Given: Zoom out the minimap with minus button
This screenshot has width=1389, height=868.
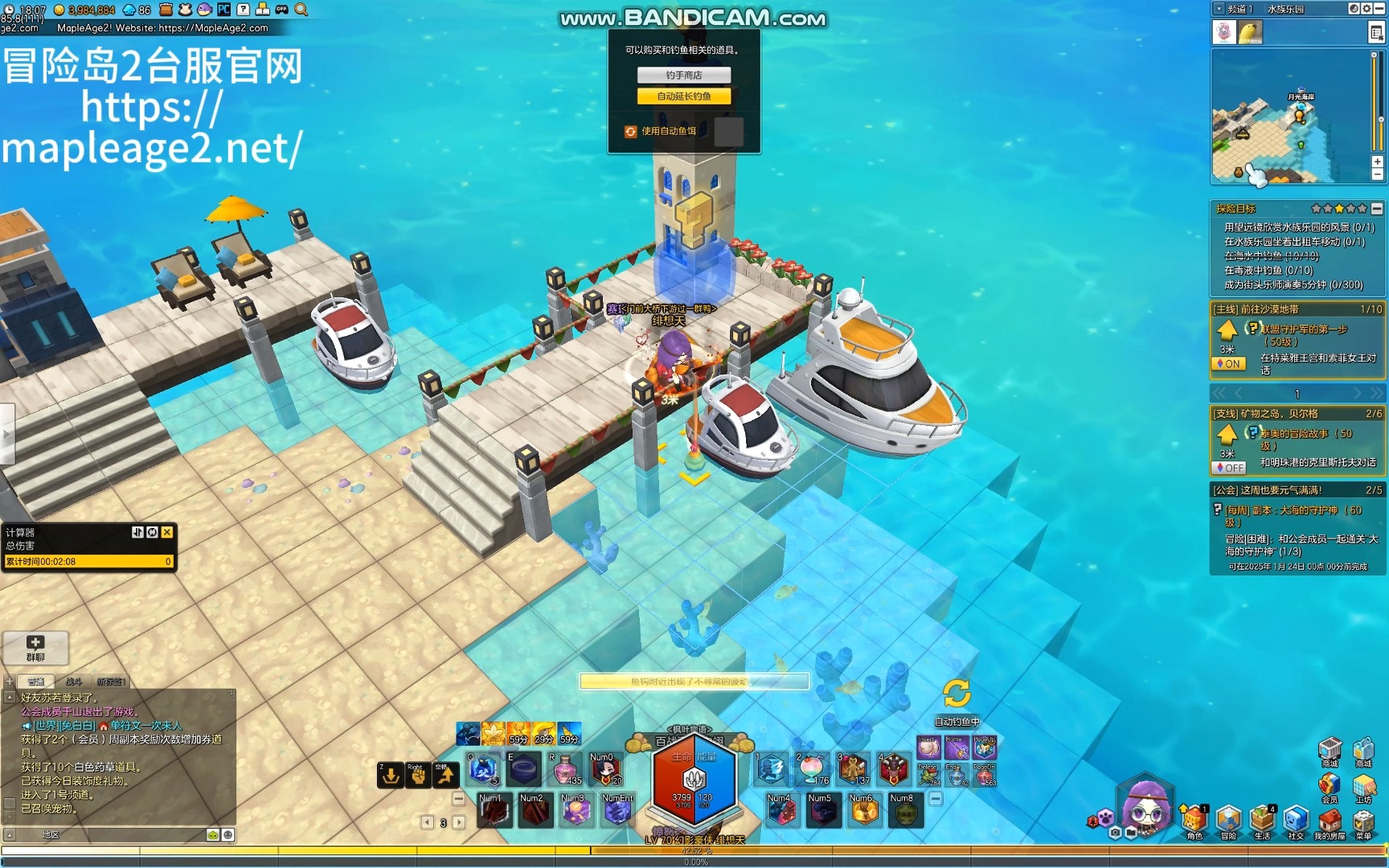Looking at the screenshot, I should [x=1377, y=174].
